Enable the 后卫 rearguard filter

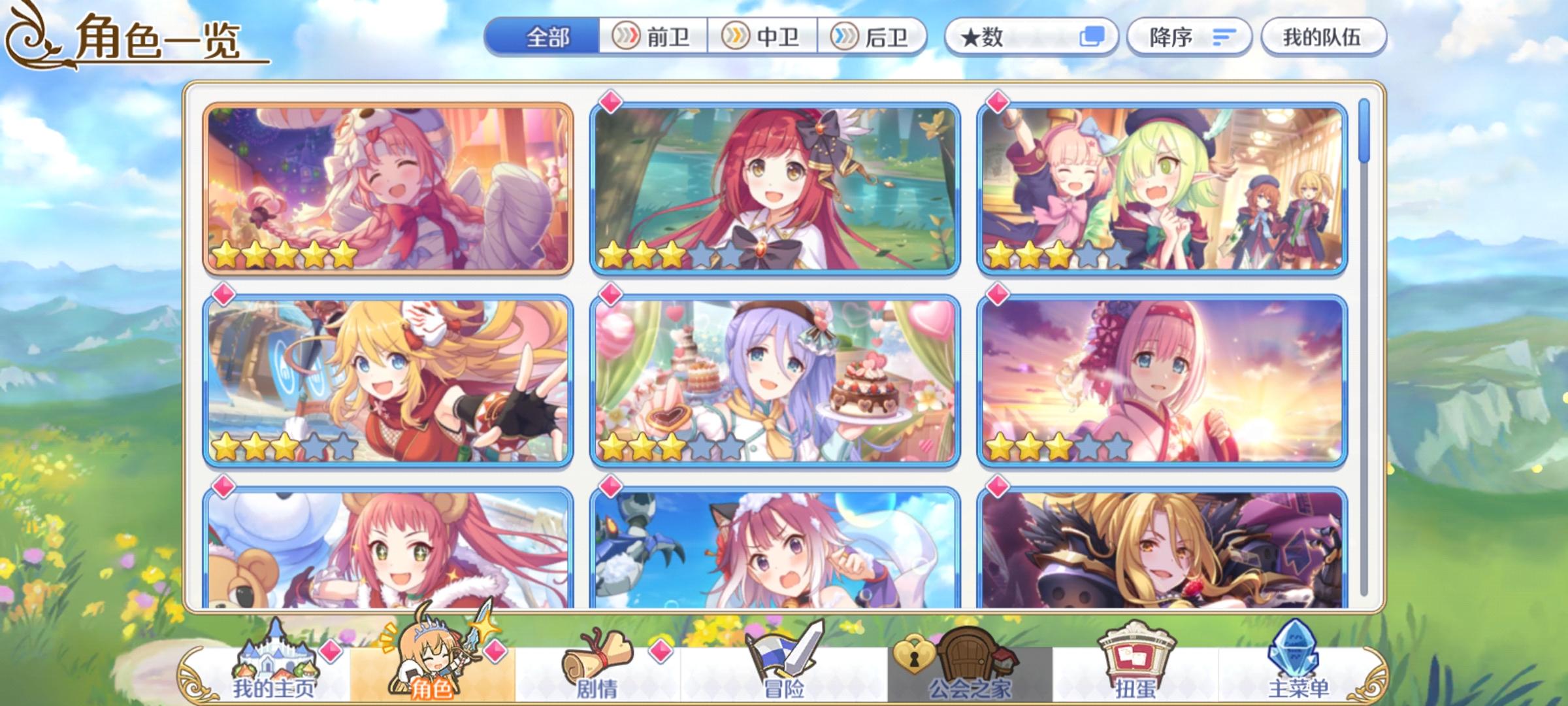coord(872,37)
